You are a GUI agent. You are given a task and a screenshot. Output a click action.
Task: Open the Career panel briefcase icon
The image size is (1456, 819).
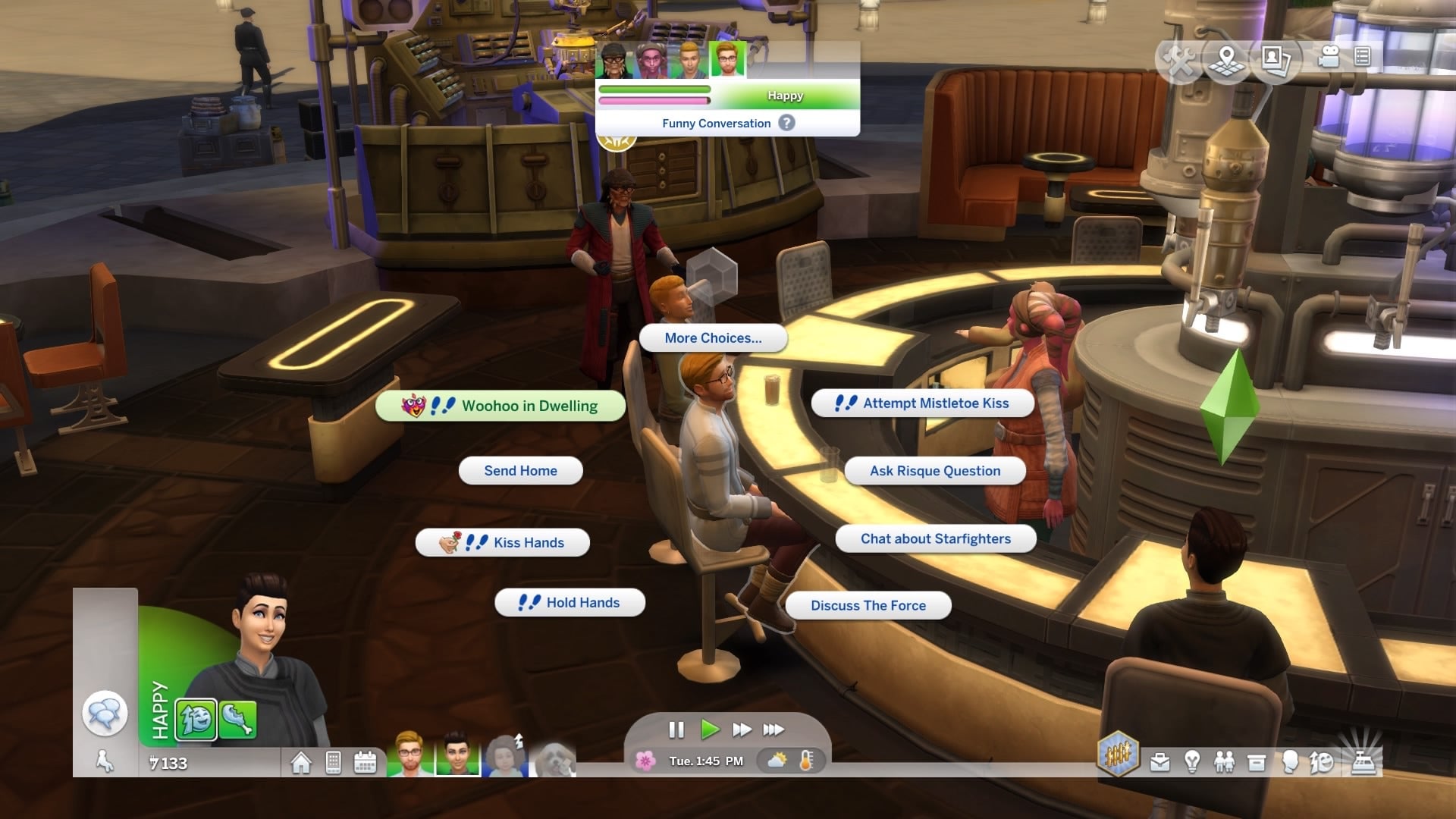(x=1159, y=762)
